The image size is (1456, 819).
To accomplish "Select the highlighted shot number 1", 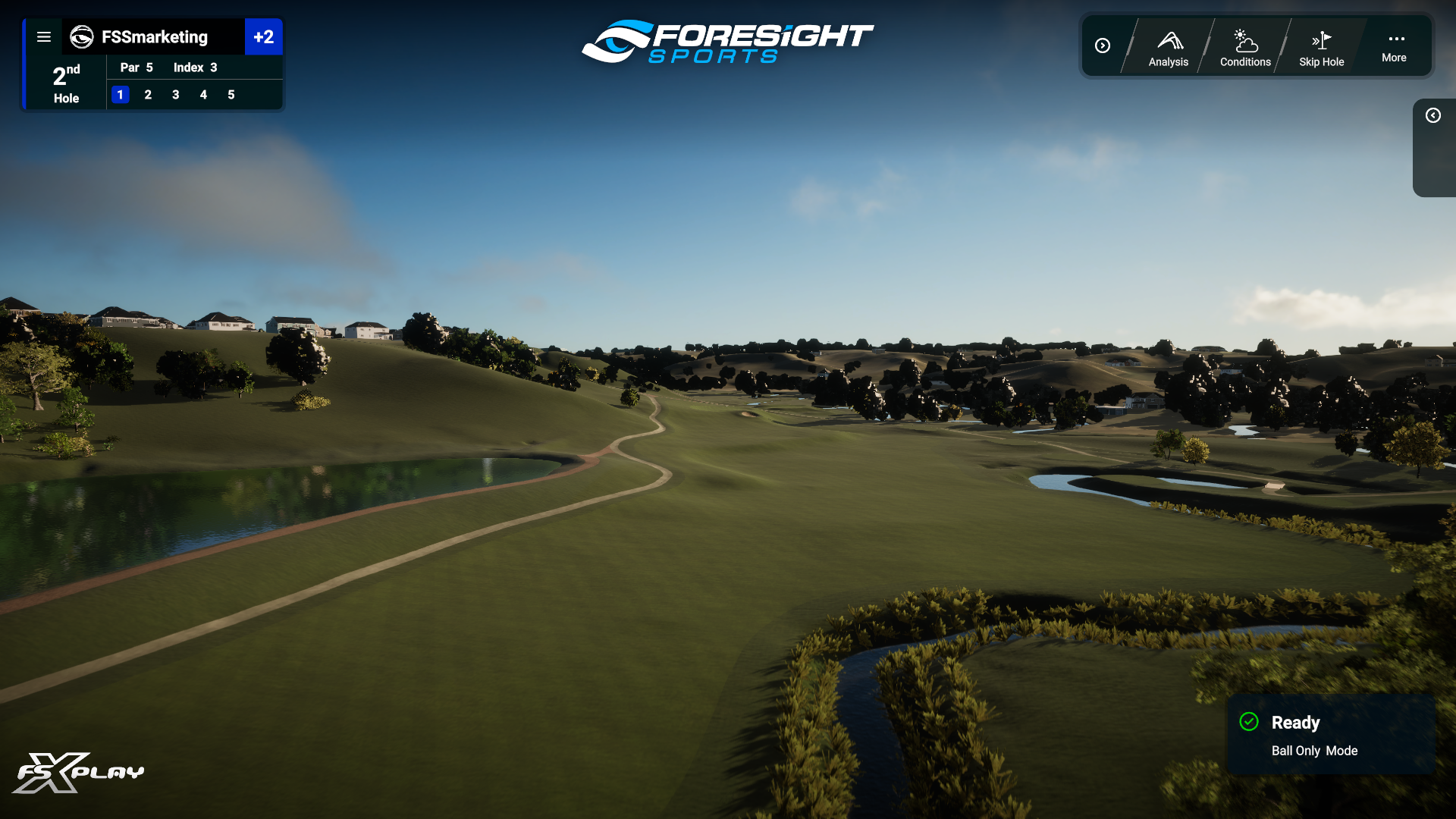I will click(x=121, y=95).
